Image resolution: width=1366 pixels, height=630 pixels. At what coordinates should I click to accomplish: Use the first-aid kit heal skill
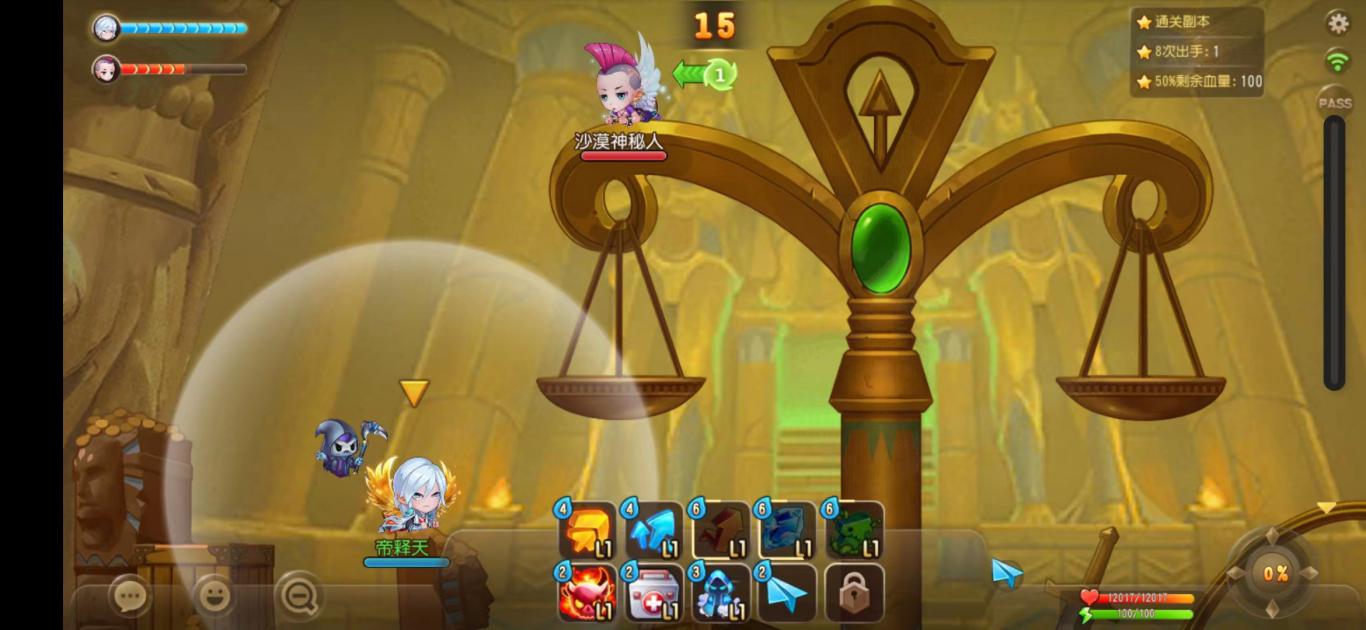click(654, 593)
